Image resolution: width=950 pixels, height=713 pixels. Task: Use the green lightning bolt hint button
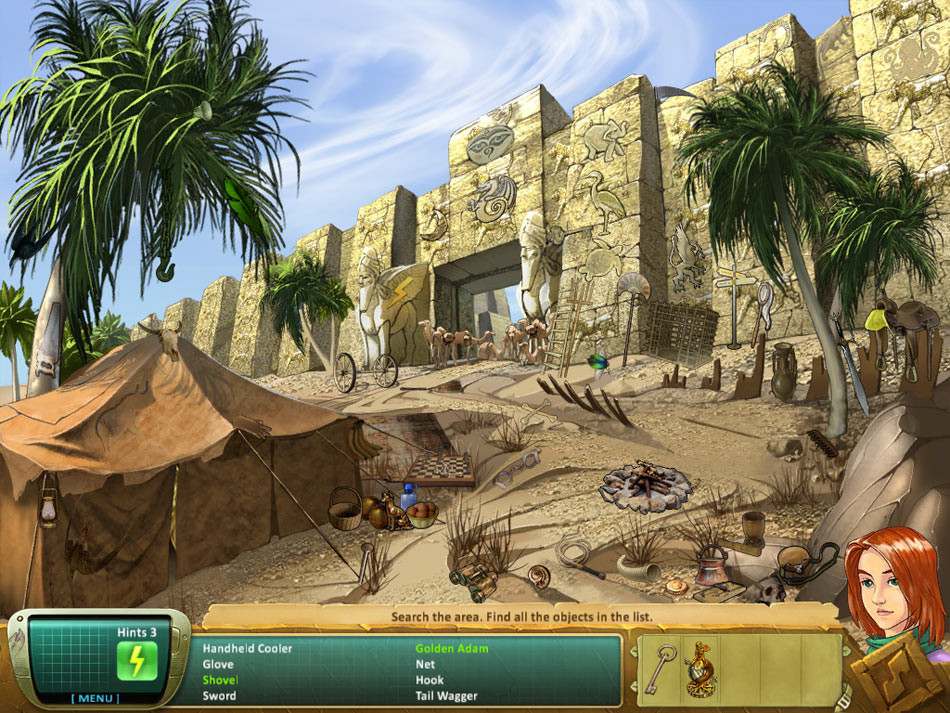(137, 661)
